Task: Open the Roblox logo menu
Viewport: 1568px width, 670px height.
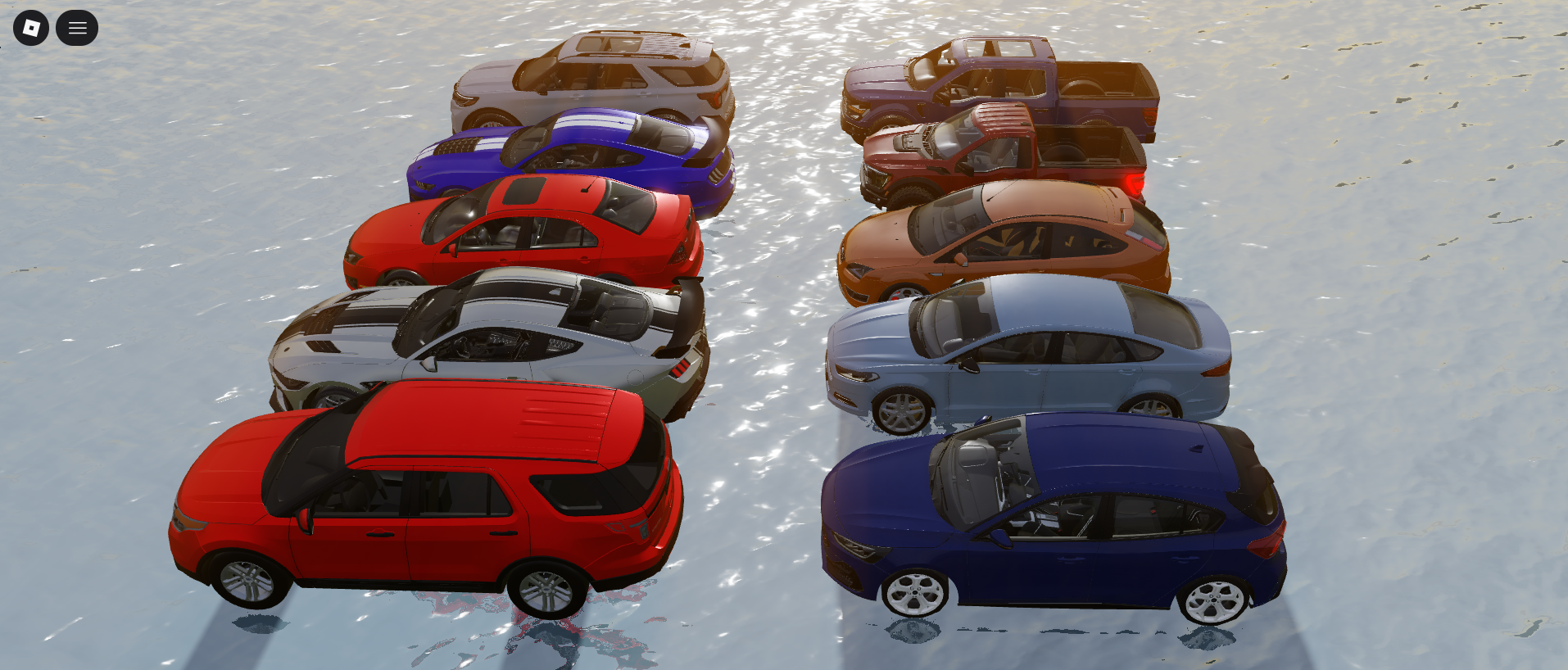Action: (x=31, y=29)
